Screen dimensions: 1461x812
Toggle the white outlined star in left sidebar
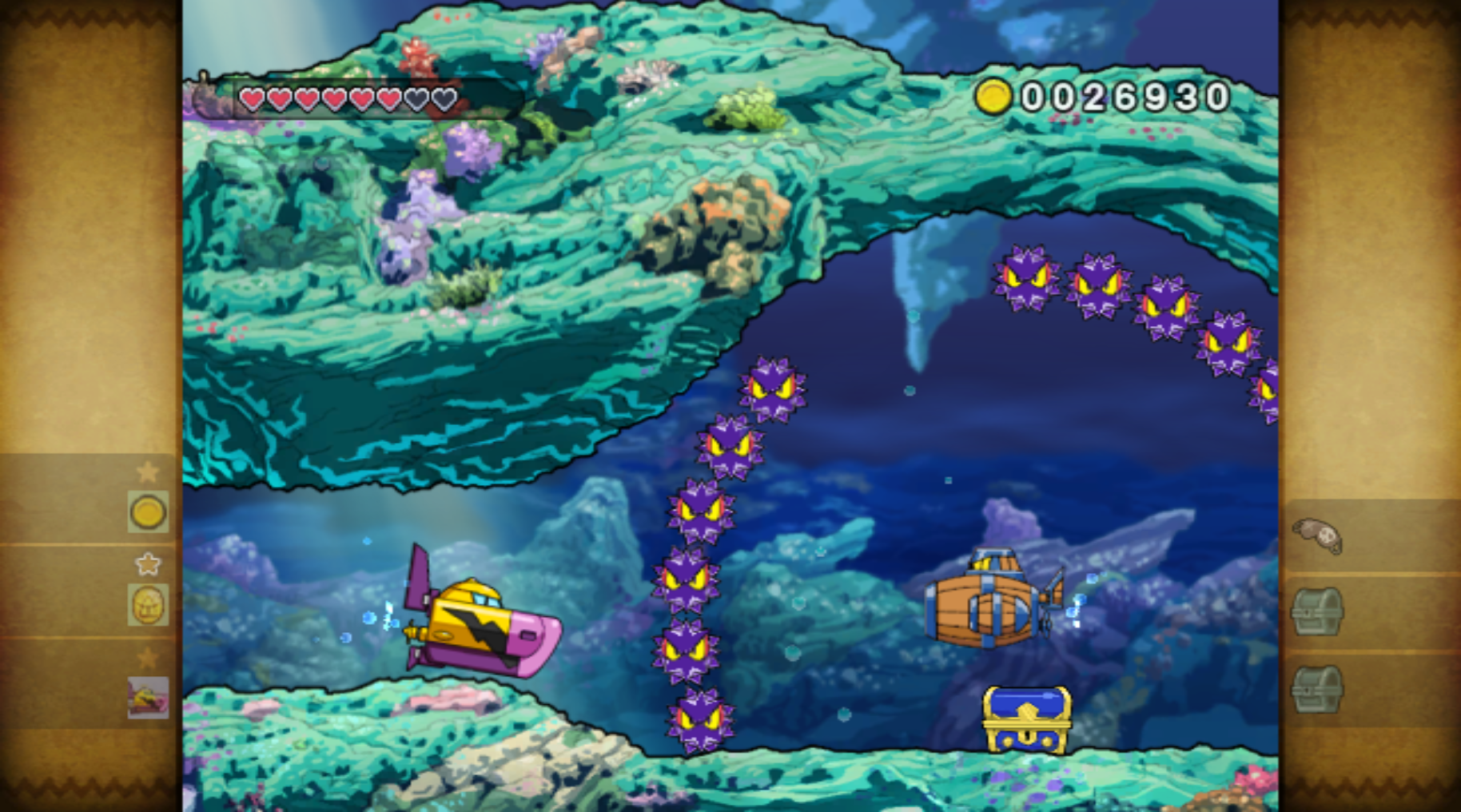tap(147, 564)
